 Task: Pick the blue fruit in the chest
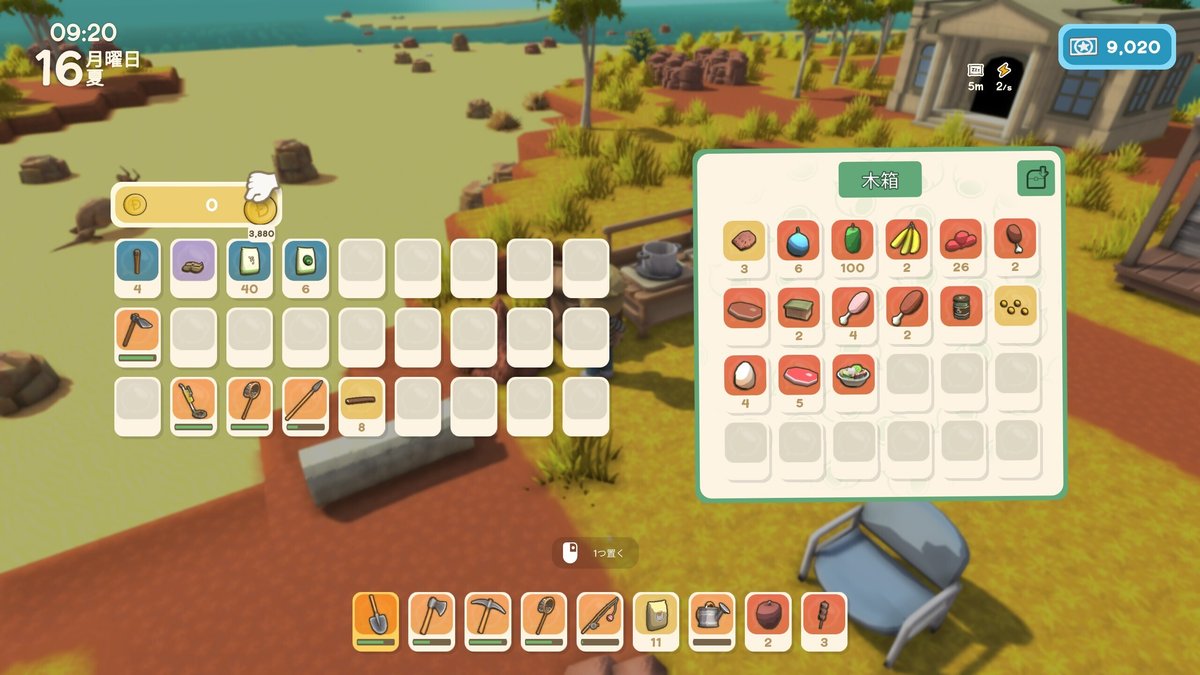coord(798,242)
